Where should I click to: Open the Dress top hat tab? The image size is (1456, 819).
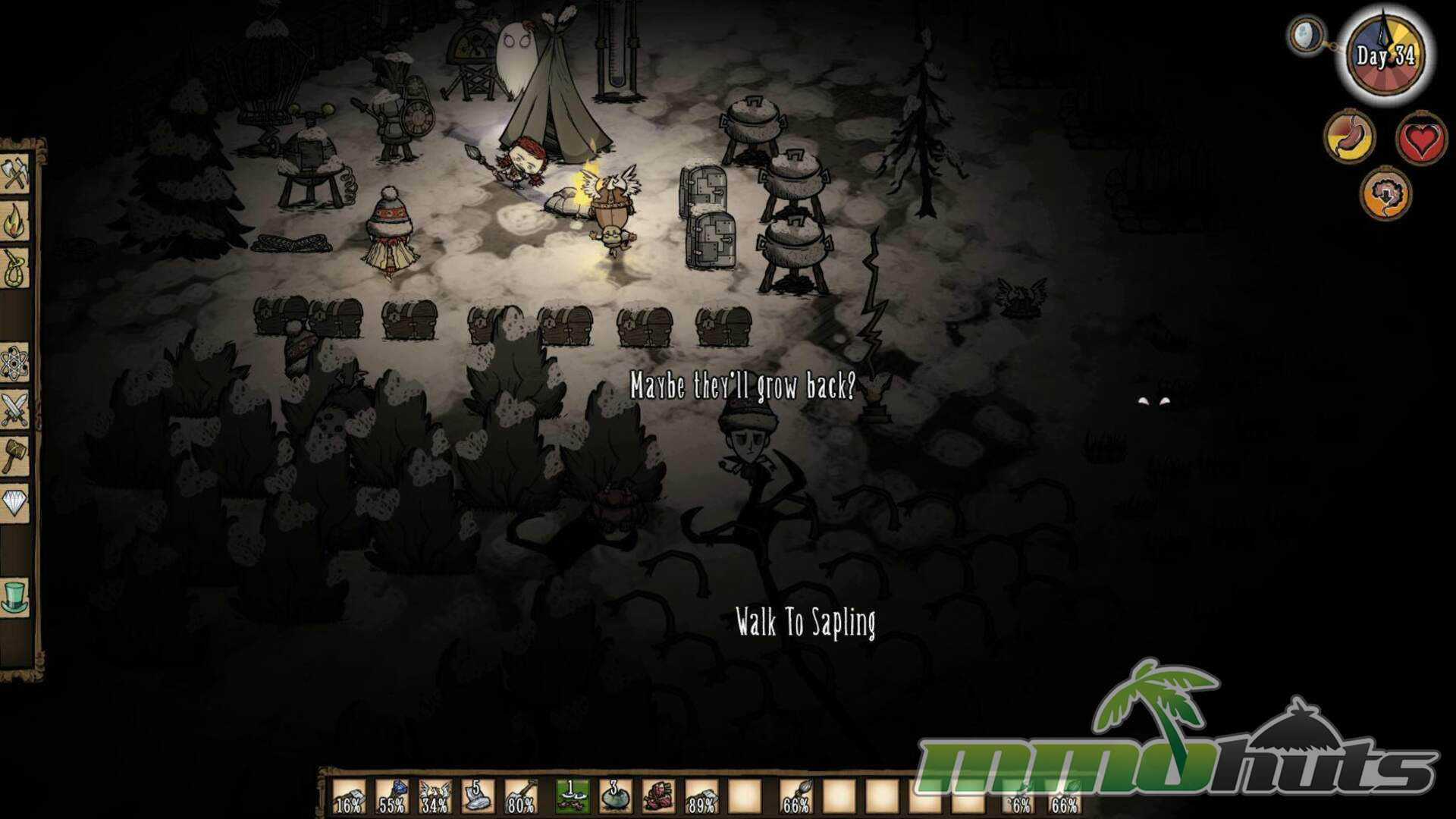click(15, 596)
